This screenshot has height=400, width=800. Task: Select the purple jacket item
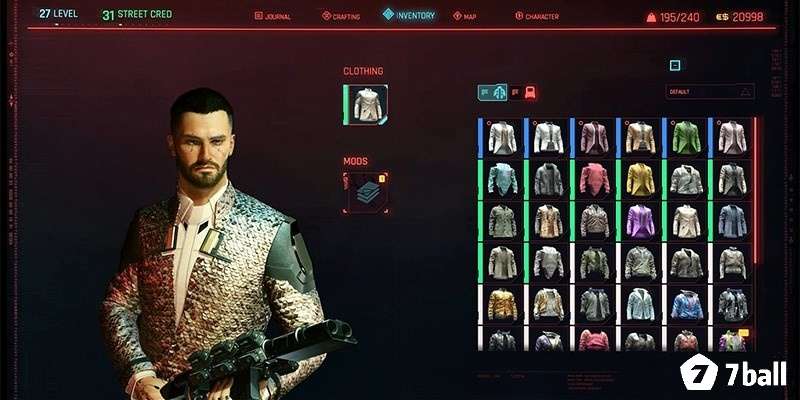[640, 221]
